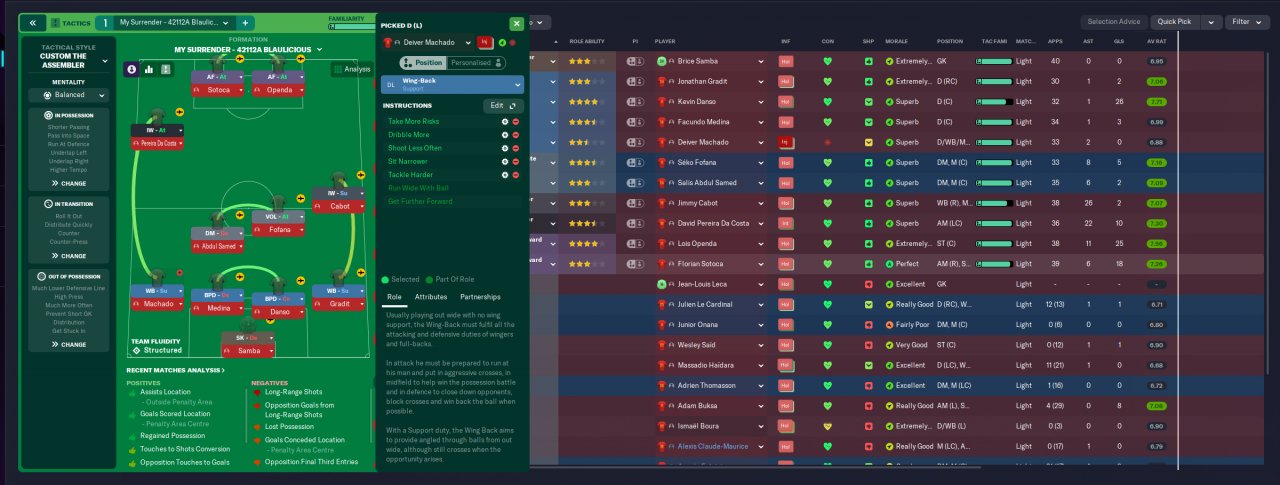Change the In Possession instructions
The height and width of the screenshot is (485, 1280).
pos(69,183)
